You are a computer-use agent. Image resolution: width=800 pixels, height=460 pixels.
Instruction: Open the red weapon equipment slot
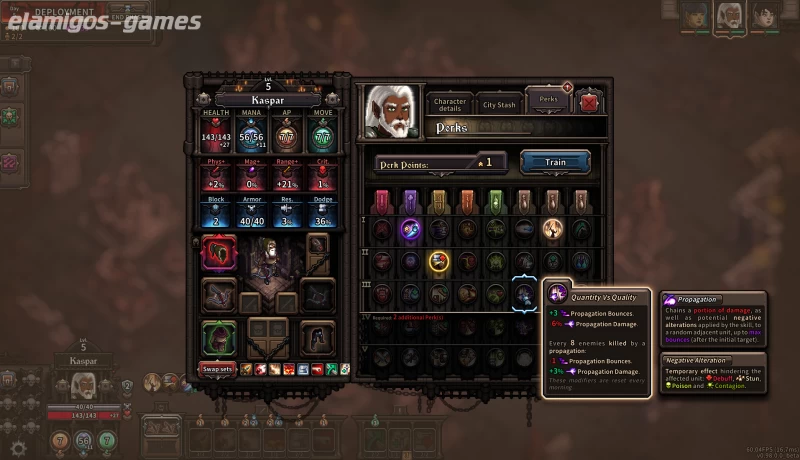click(x=219, y=254)
